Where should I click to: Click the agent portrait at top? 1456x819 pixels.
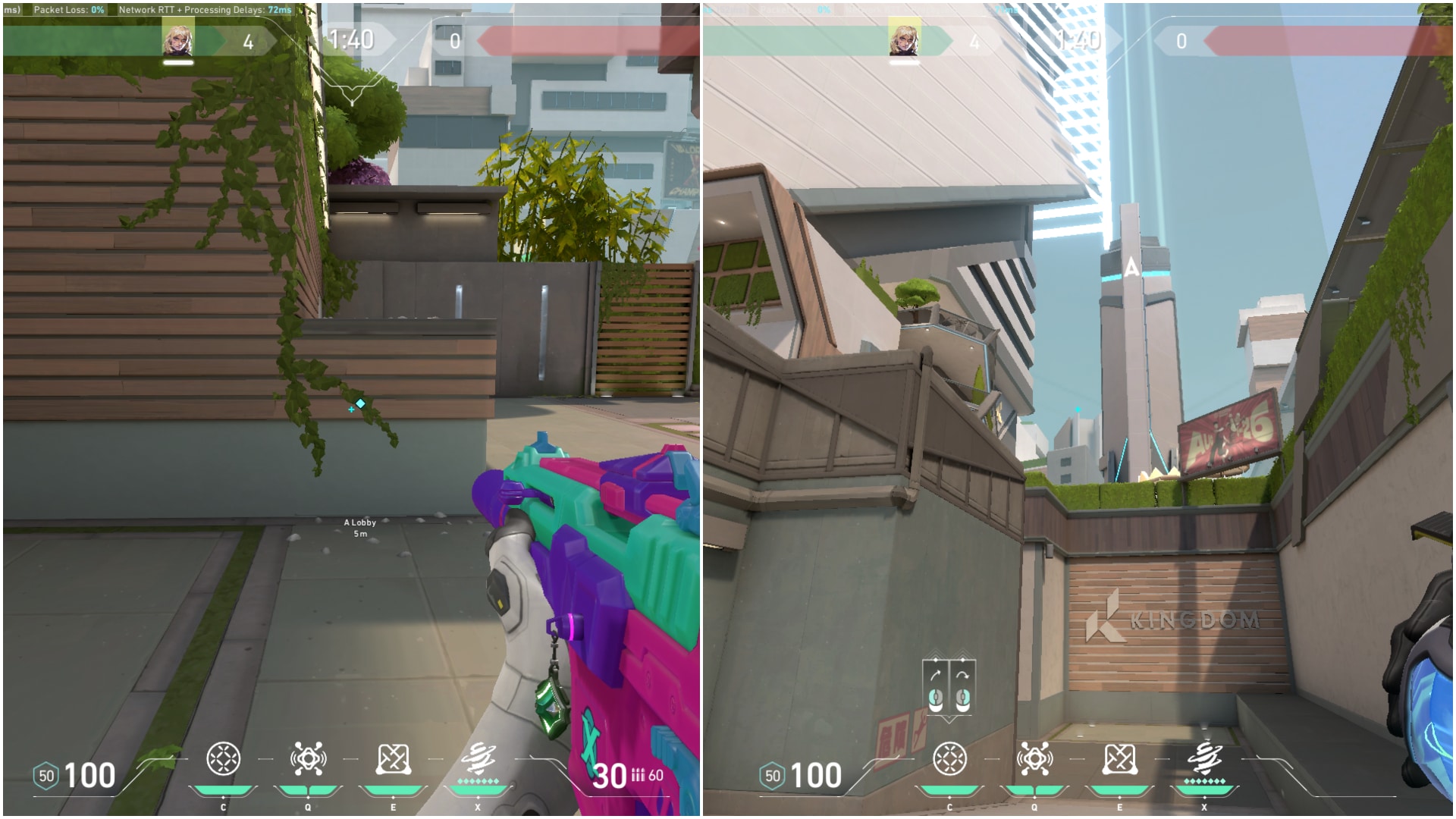tap(178, 42)
